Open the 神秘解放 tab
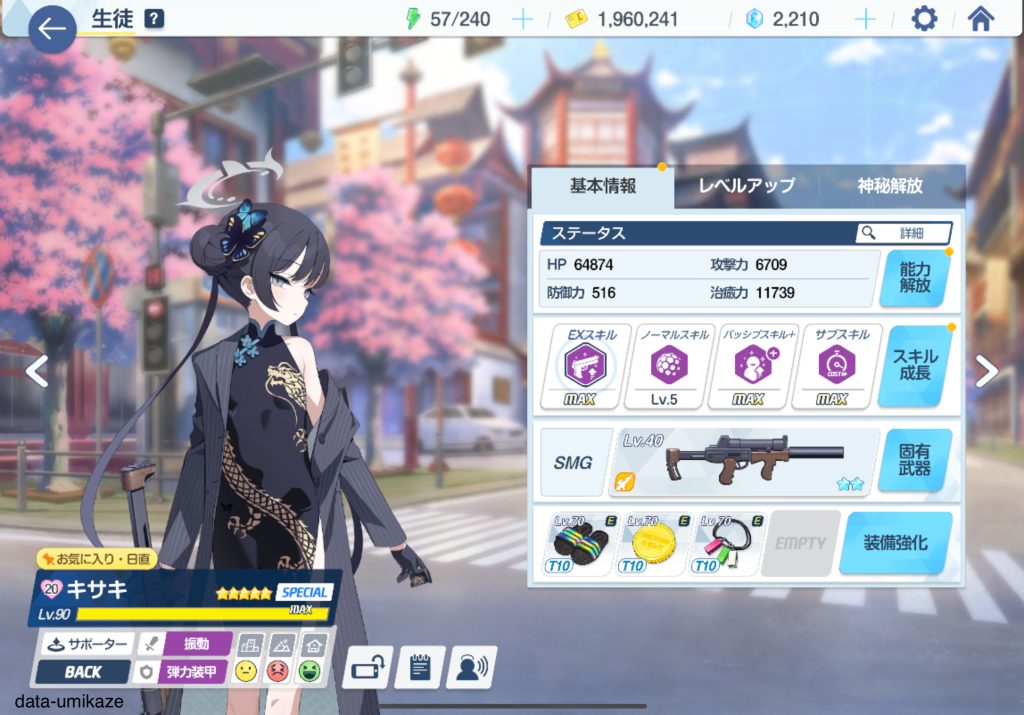 (890, 186)
